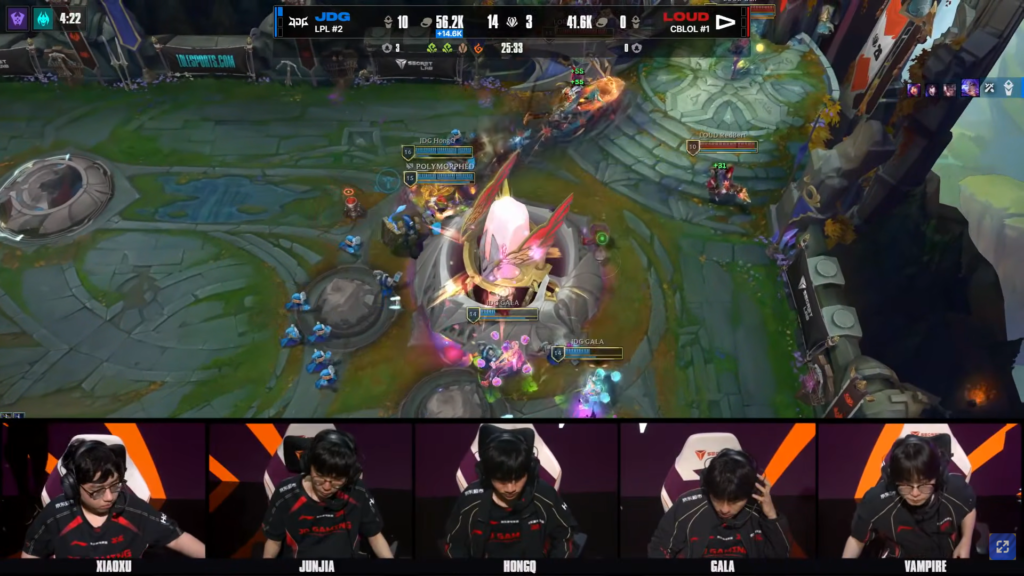
Task: Click the crossed swords icon beside champion portraits
Action: point(989,88)
